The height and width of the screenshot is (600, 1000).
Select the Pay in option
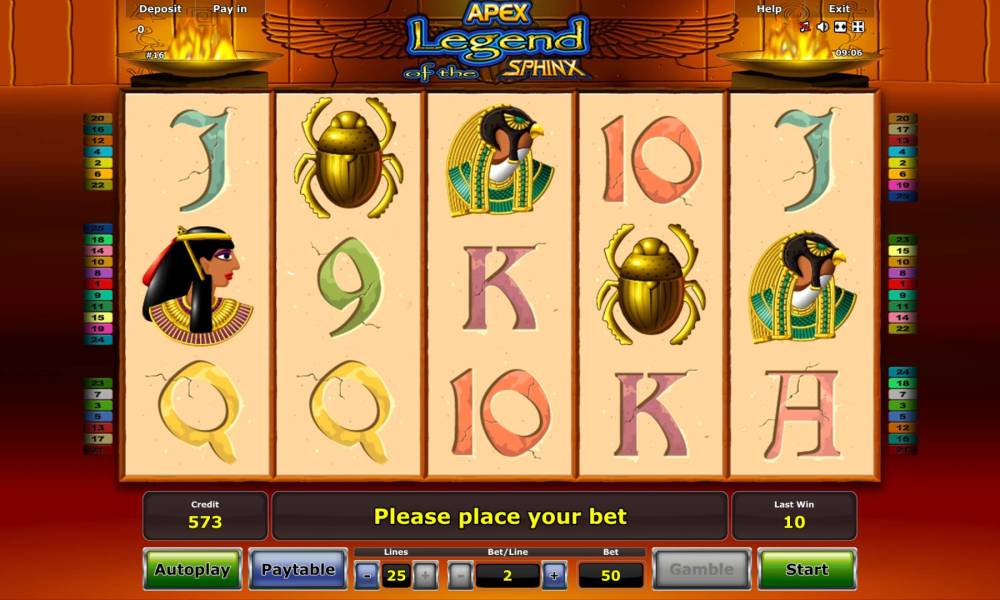(230, 9)
